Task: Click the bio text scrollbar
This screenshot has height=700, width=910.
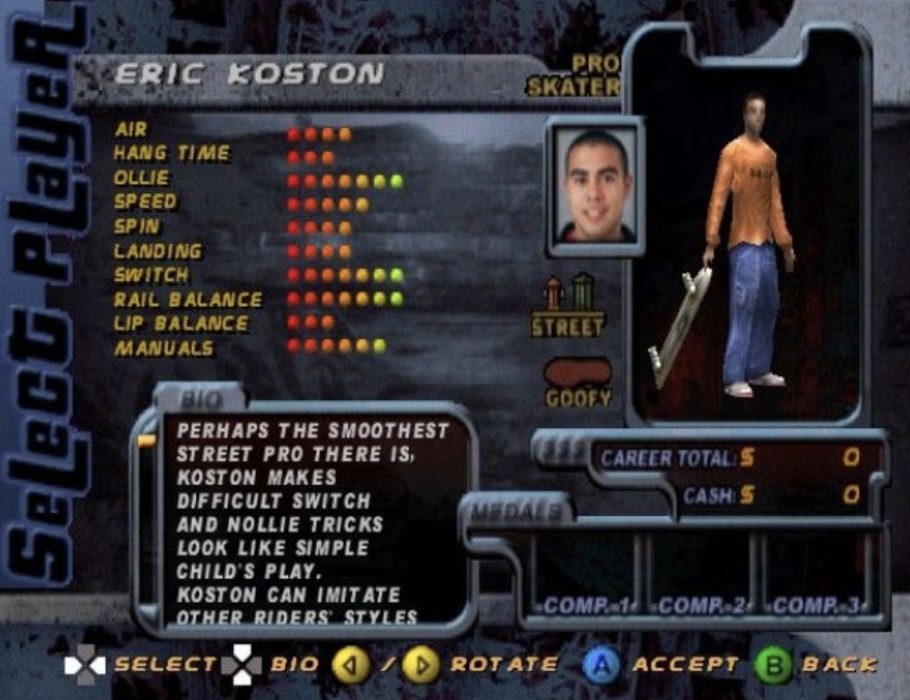Action: coord(147,520)
